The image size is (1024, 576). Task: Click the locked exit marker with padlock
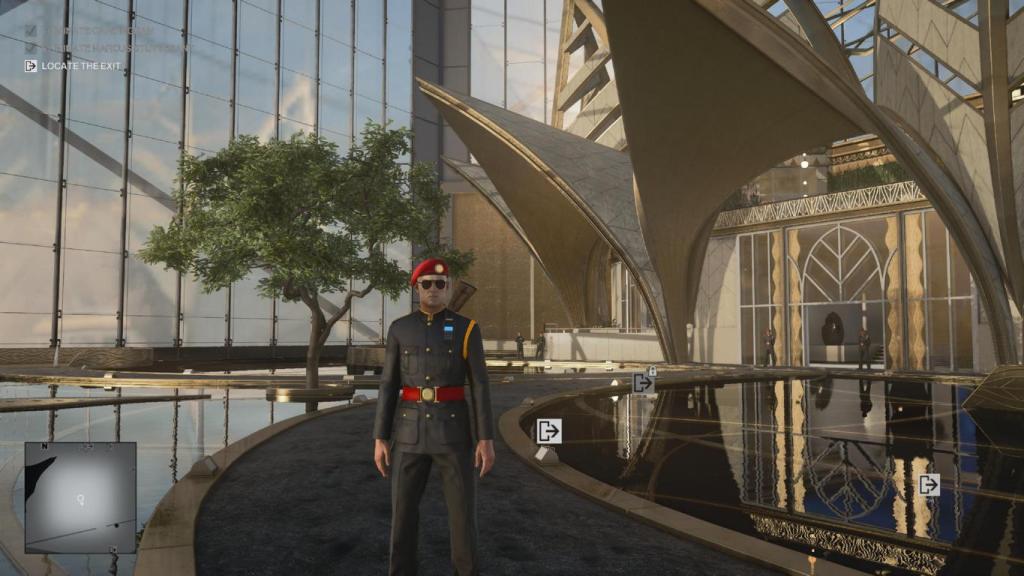(x=643, y=382)
